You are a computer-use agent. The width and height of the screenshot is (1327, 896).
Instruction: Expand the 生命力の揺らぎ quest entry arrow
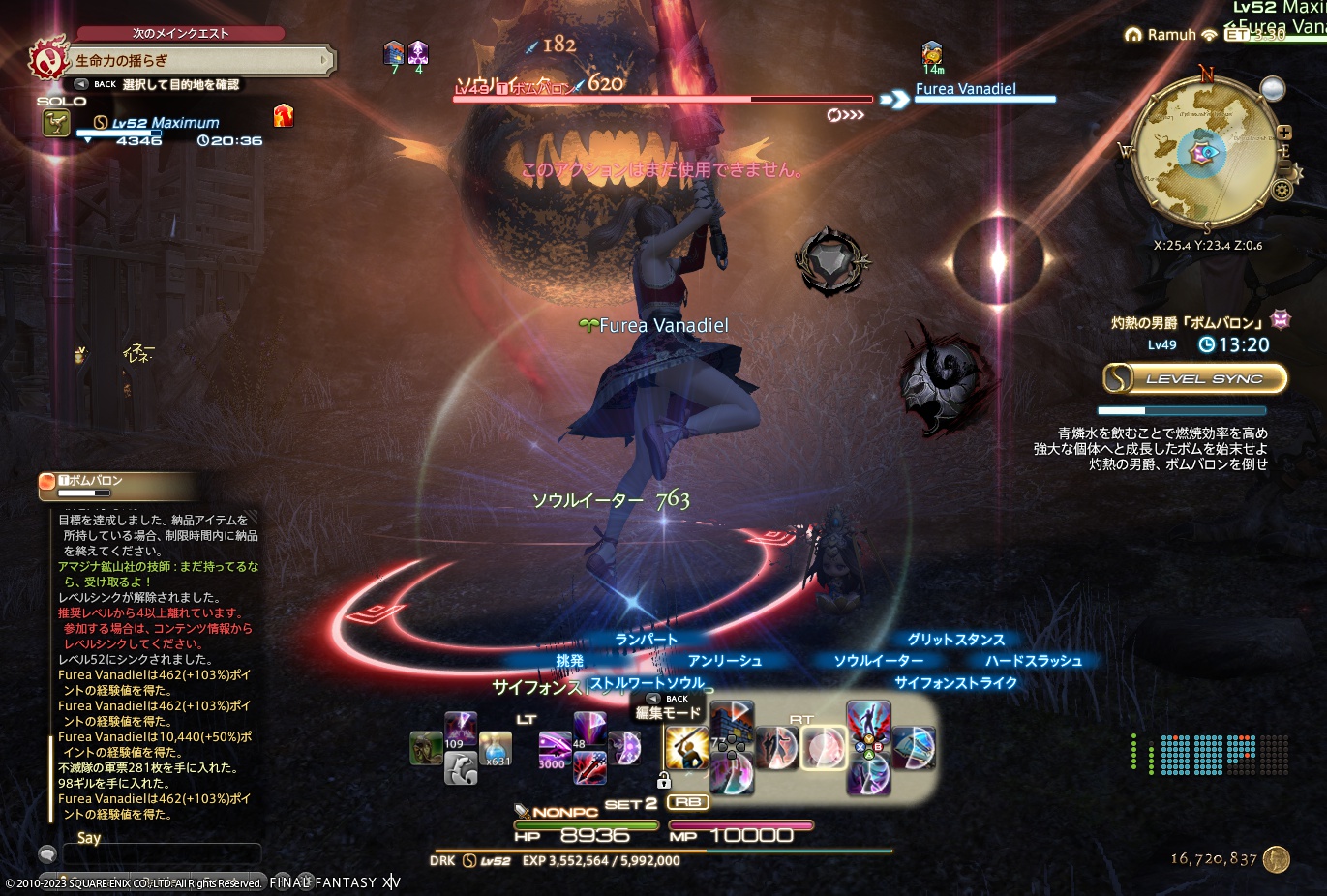[x=326, y=60]
